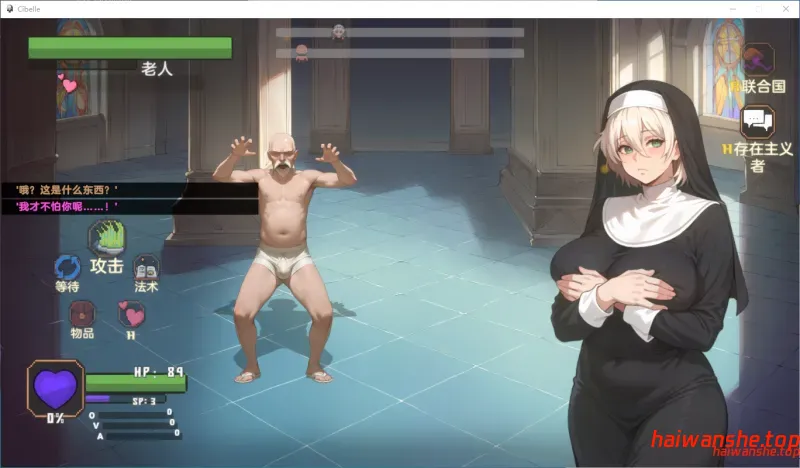Select the pink heart H command
This screenshot has width=800, height=468.
(131, 314)
